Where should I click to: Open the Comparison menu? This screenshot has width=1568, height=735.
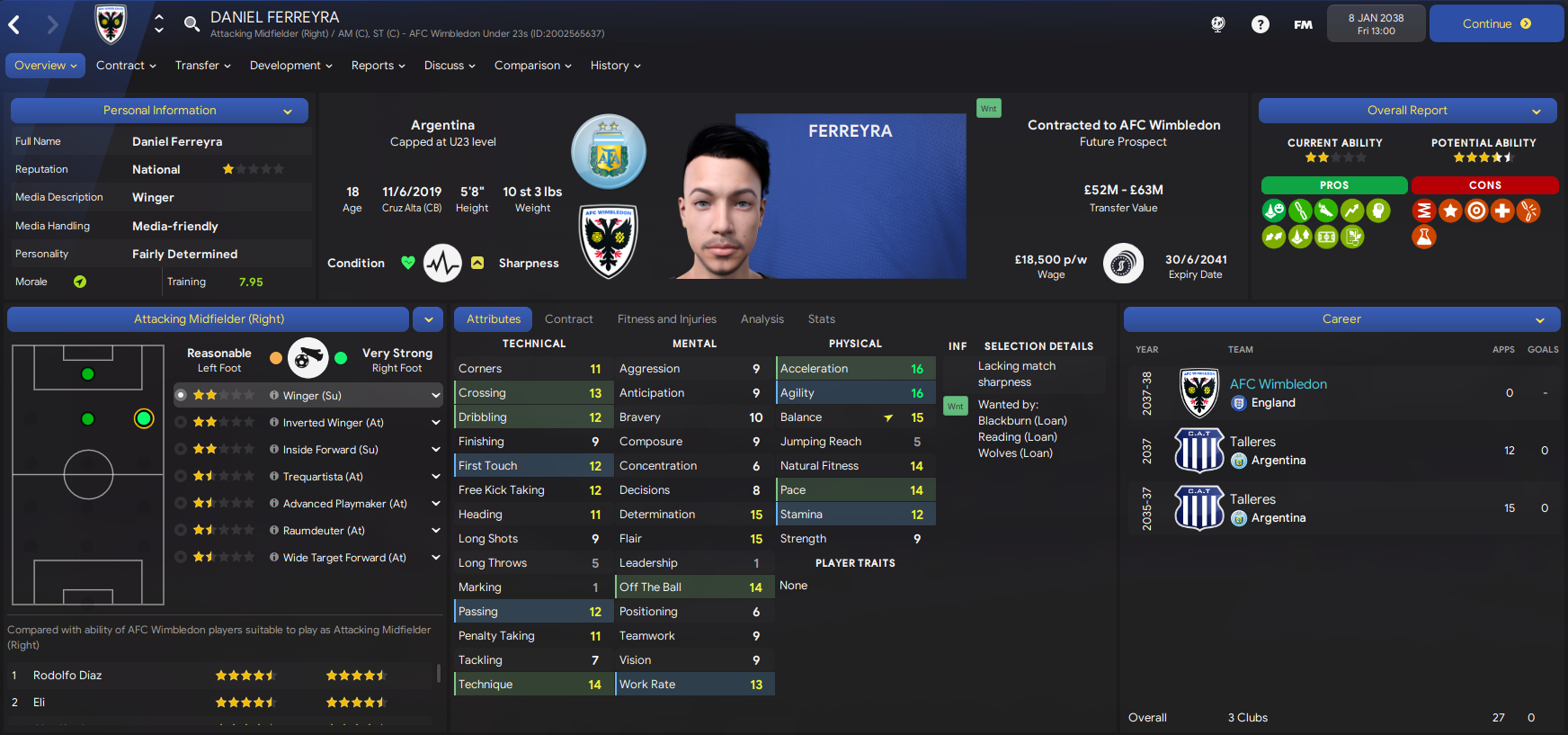pos(532,66)
